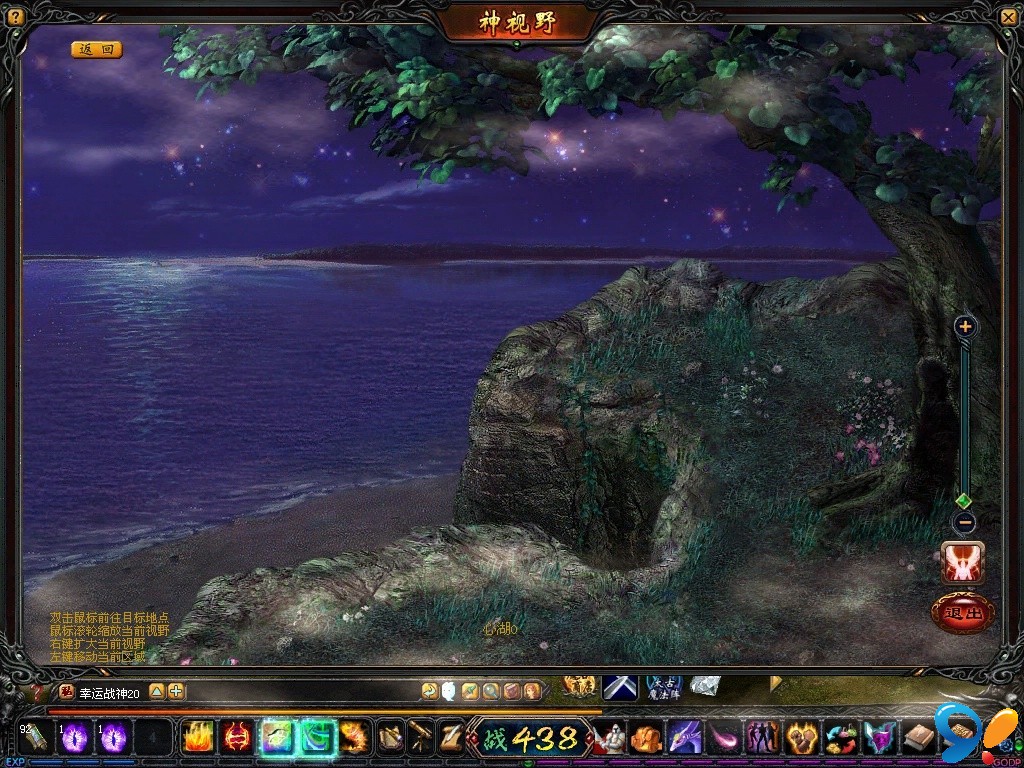The width and height of the screenshot is (1024, 768).
Task: Open help via the question mark icon
Action: (15, 17)
